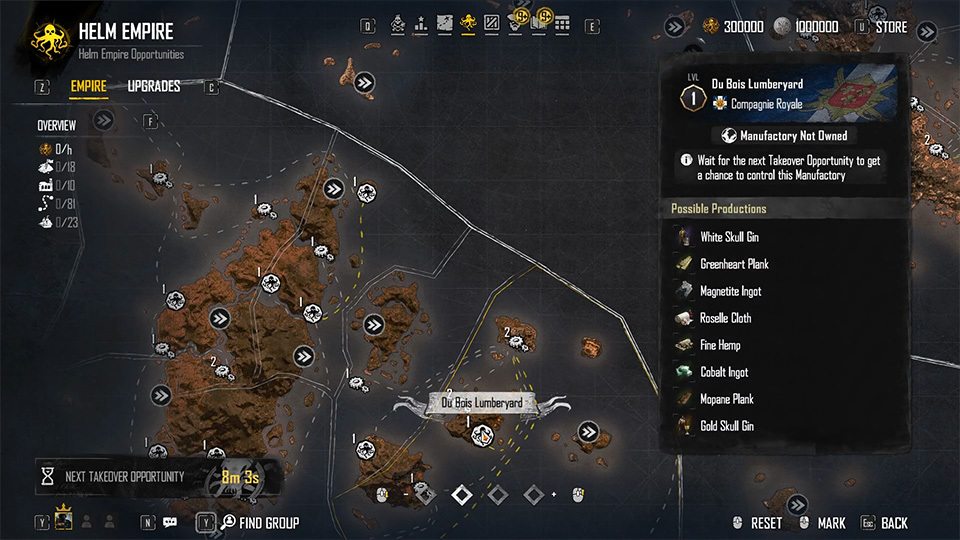Choose the Greenheart Plank production row

pos(734,264)
